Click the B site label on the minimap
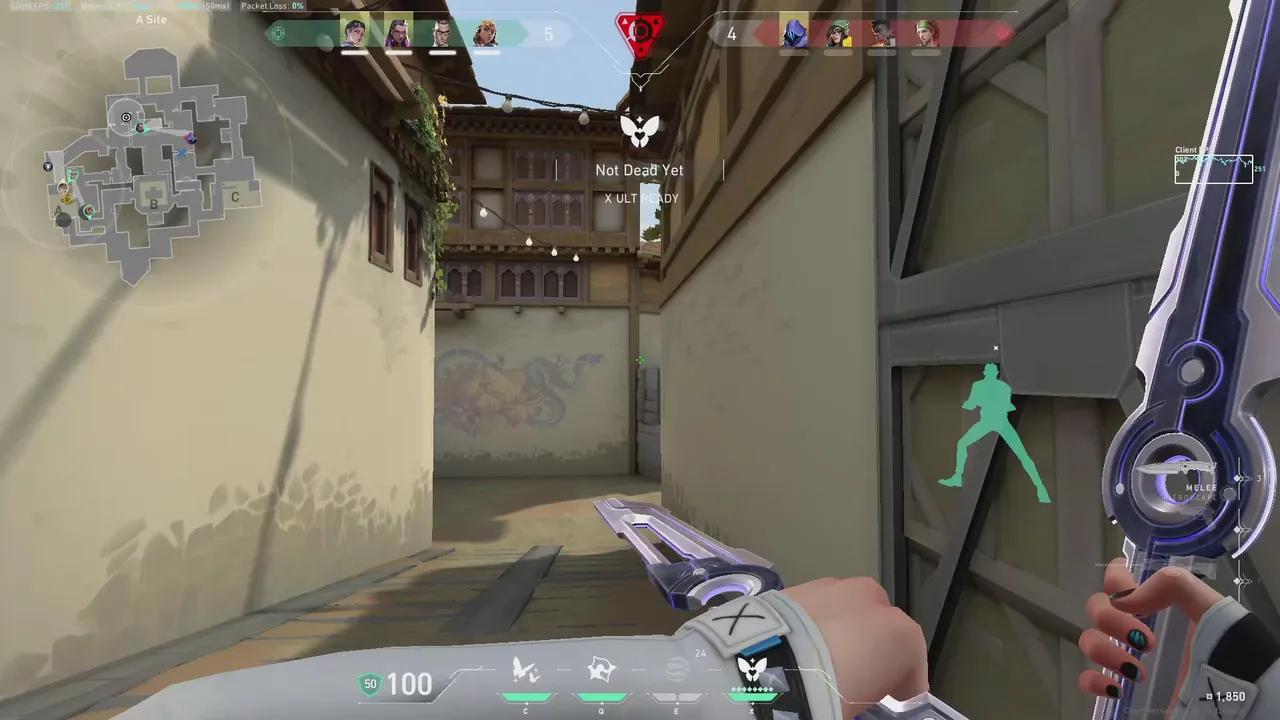Viewport: 1280px width, 720px height. point(152,205)
